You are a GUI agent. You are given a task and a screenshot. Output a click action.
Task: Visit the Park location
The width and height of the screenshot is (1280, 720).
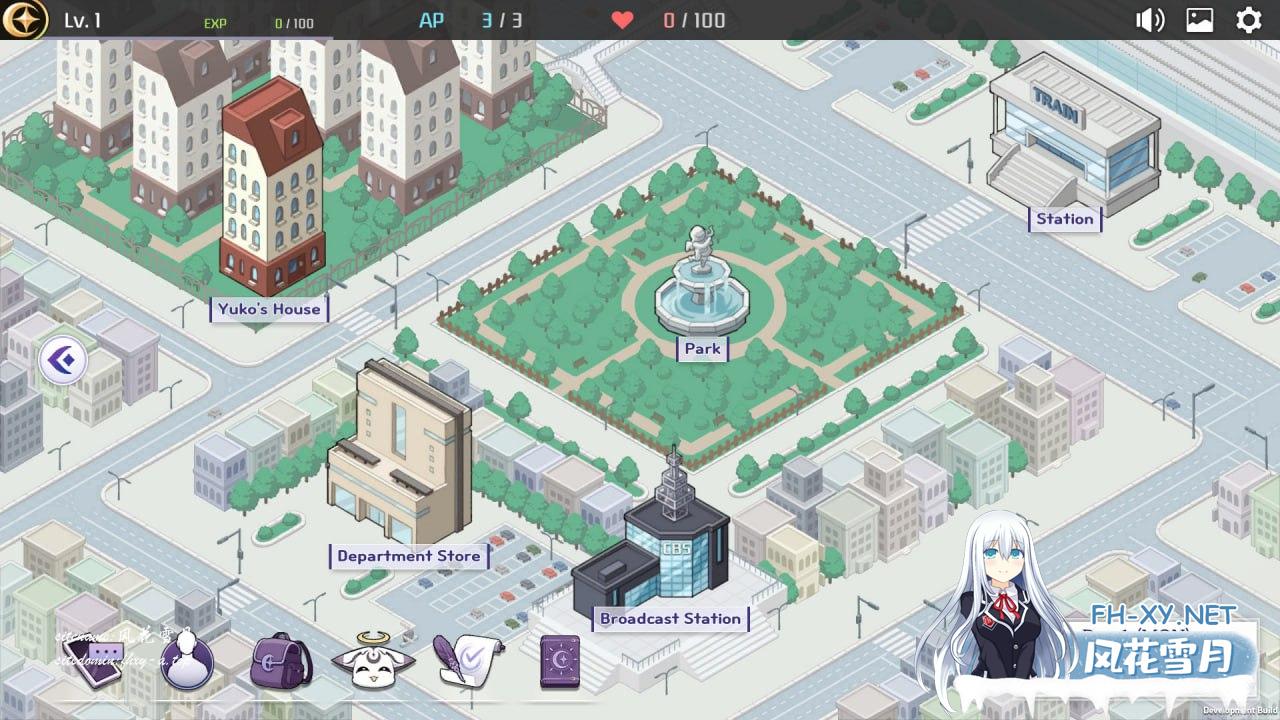tap(702, 349)
